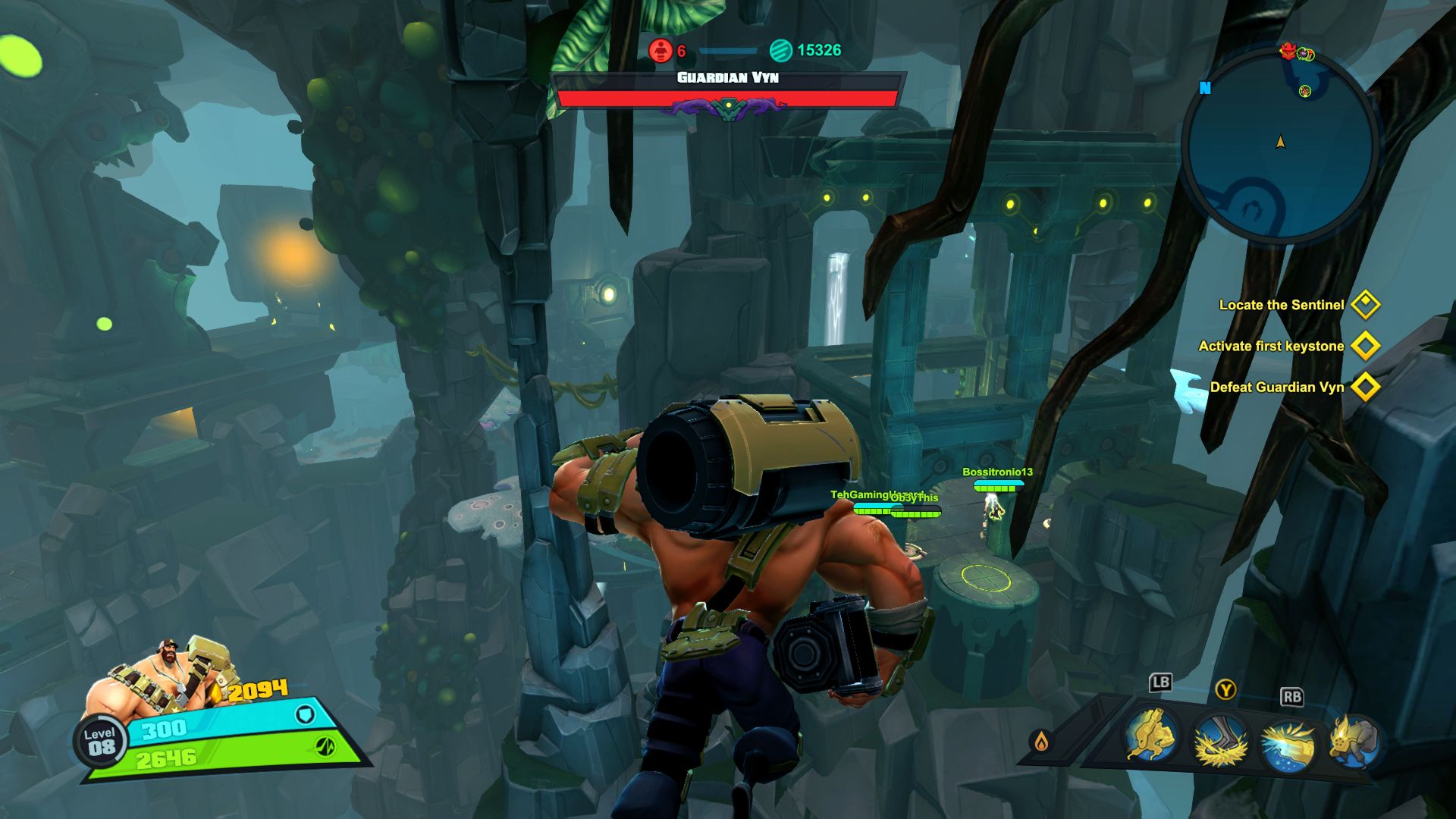Select the Bossitronio13 teammate nameplate

(x=997, y=472)
